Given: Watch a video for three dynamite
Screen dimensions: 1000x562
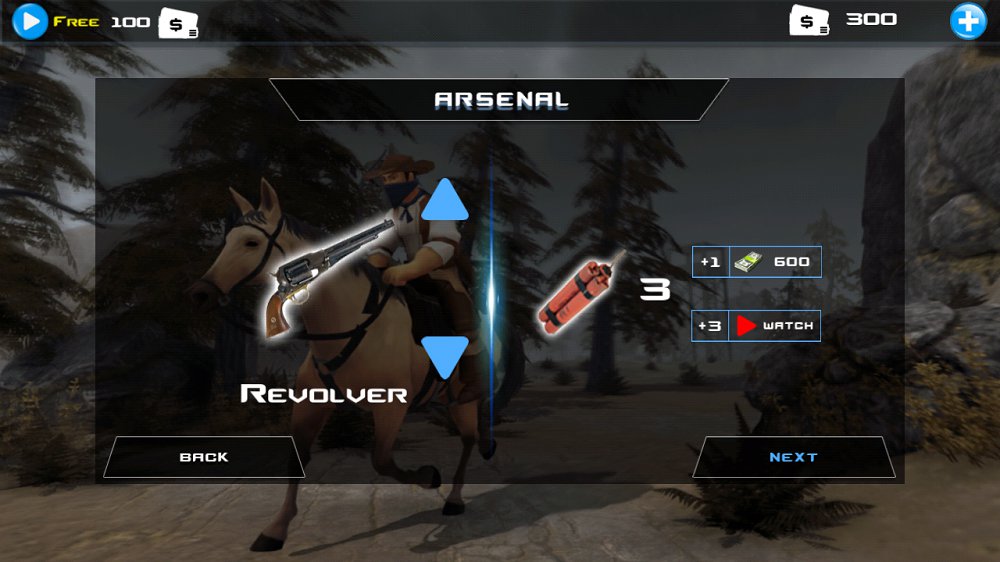Looking at the screenshot, I should pos(757,326).
